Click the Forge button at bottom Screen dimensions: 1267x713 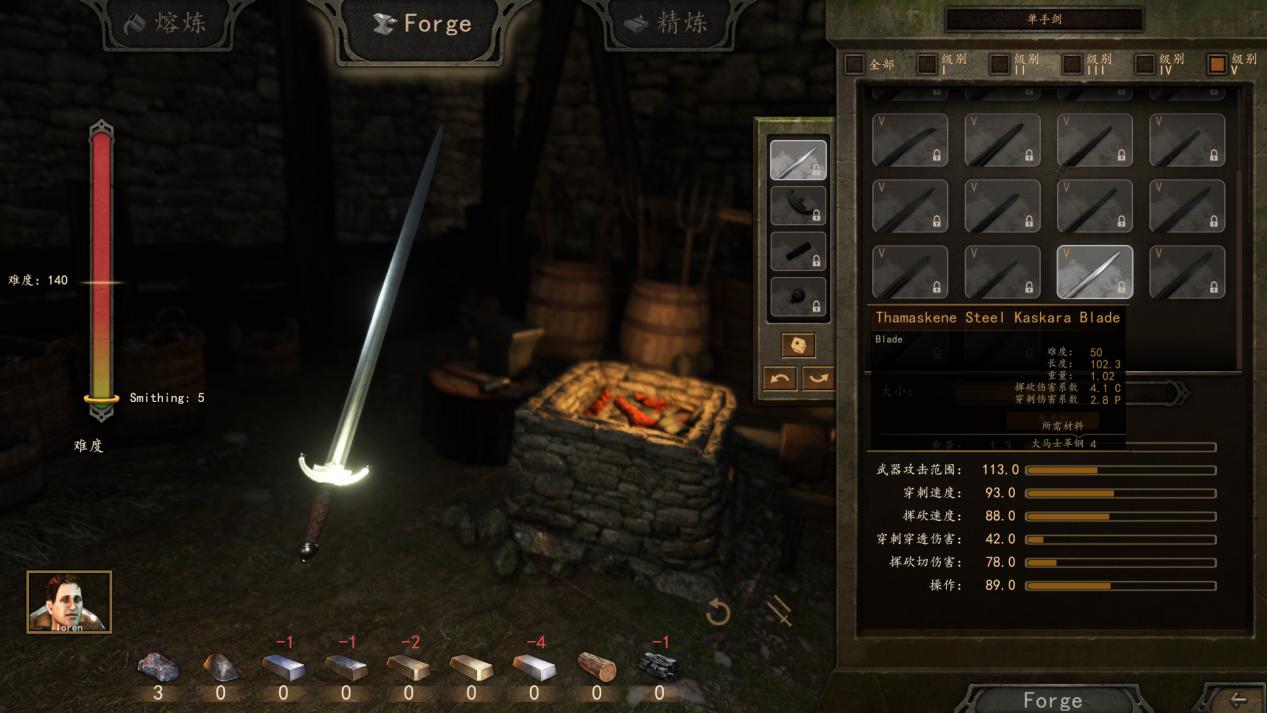click(1052, 700)
